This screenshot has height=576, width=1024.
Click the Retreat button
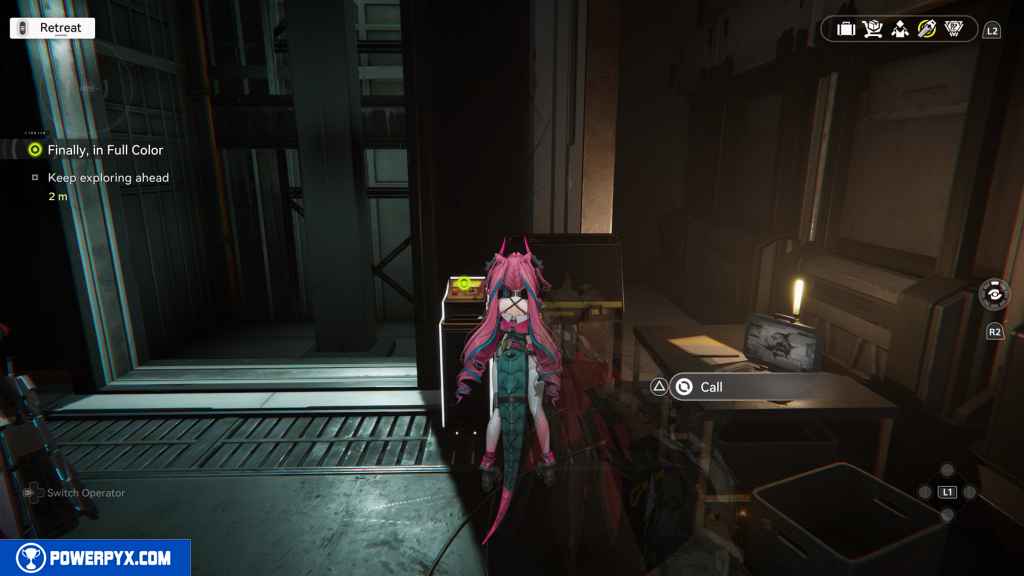52,28
